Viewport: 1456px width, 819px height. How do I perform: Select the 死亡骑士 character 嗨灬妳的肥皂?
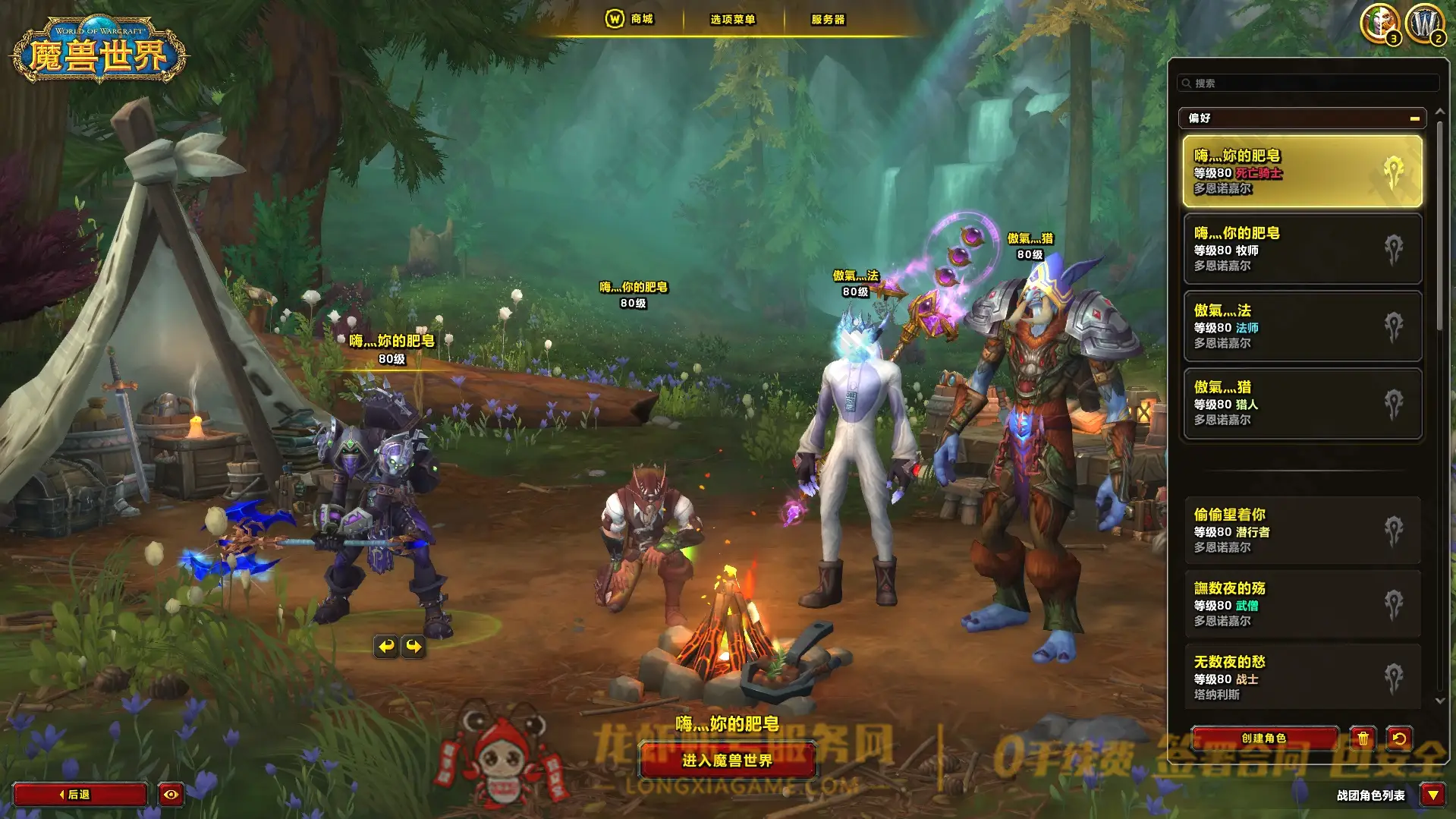pos(1302,172)
